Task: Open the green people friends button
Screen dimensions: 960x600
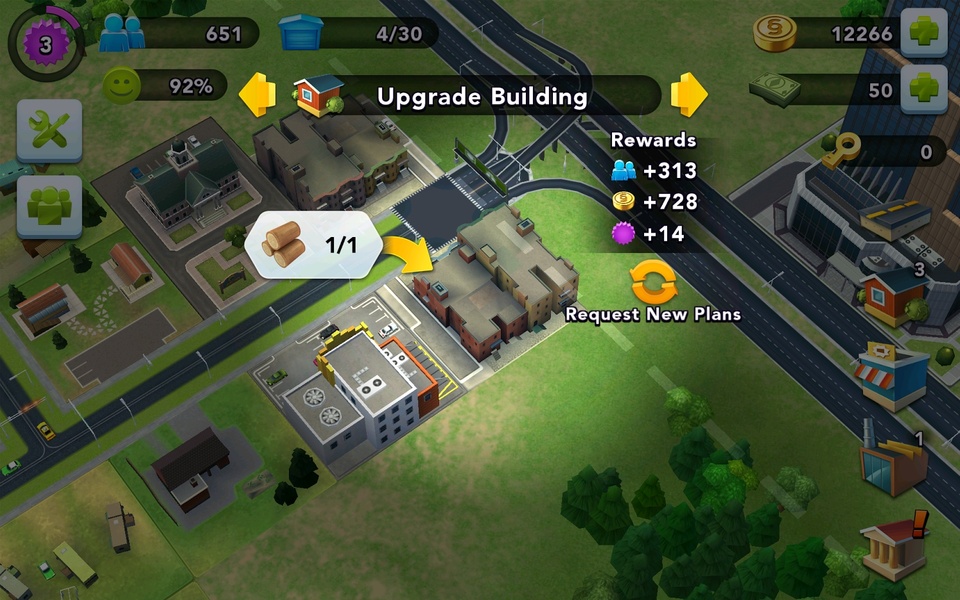Action: pos(48,206)
